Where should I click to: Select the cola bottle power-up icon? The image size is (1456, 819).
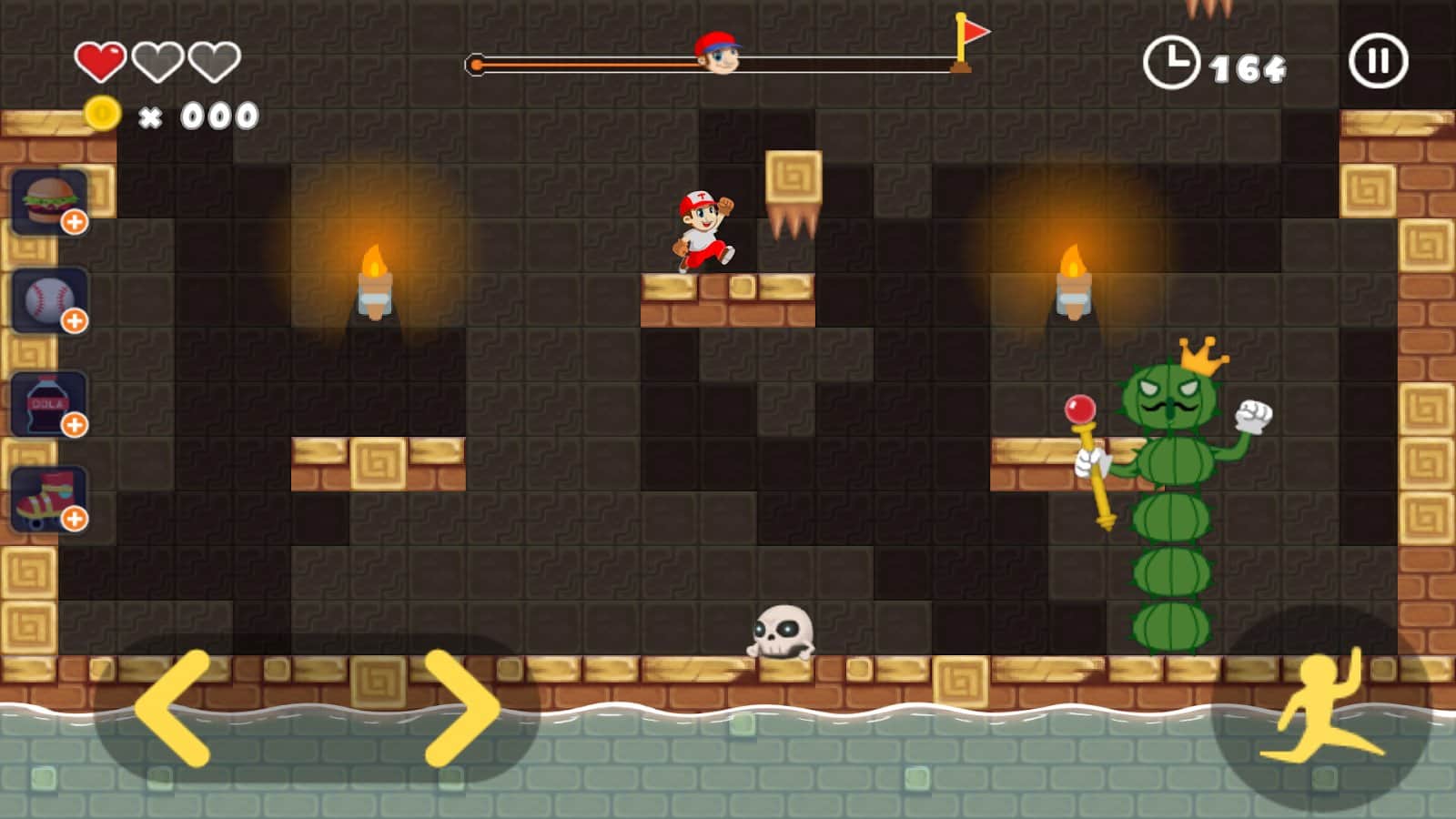(41, 401)
